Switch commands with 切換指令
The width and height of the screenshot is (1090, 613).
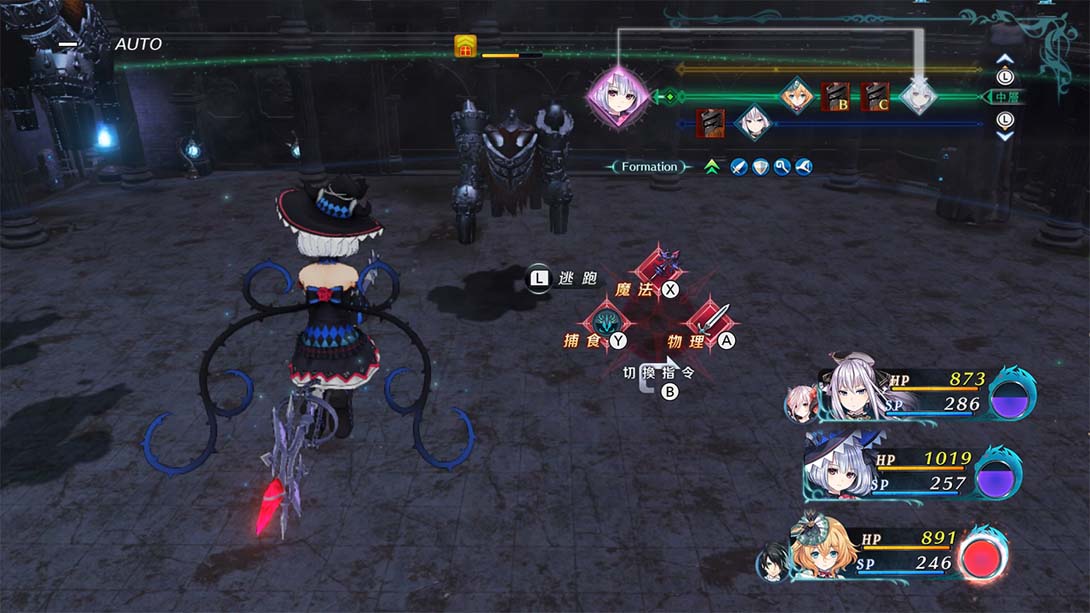pos(657,373)
